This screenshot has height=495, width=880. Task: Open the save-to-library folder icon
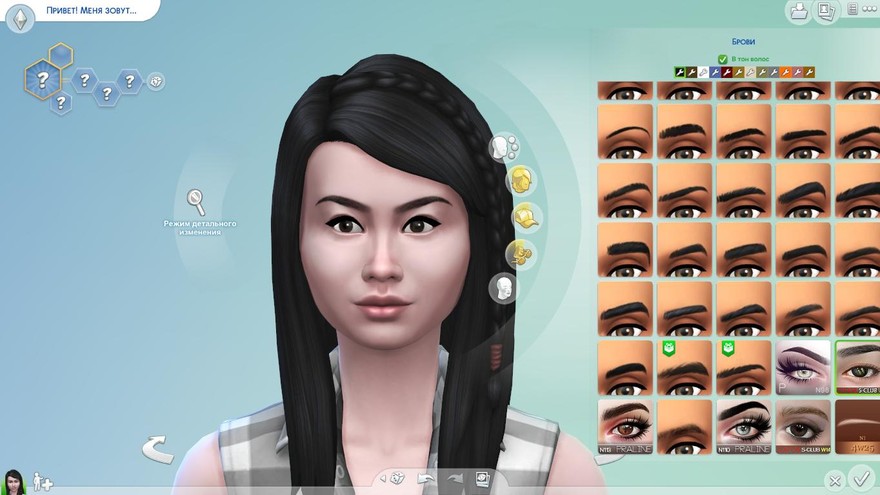click(798, 12)
